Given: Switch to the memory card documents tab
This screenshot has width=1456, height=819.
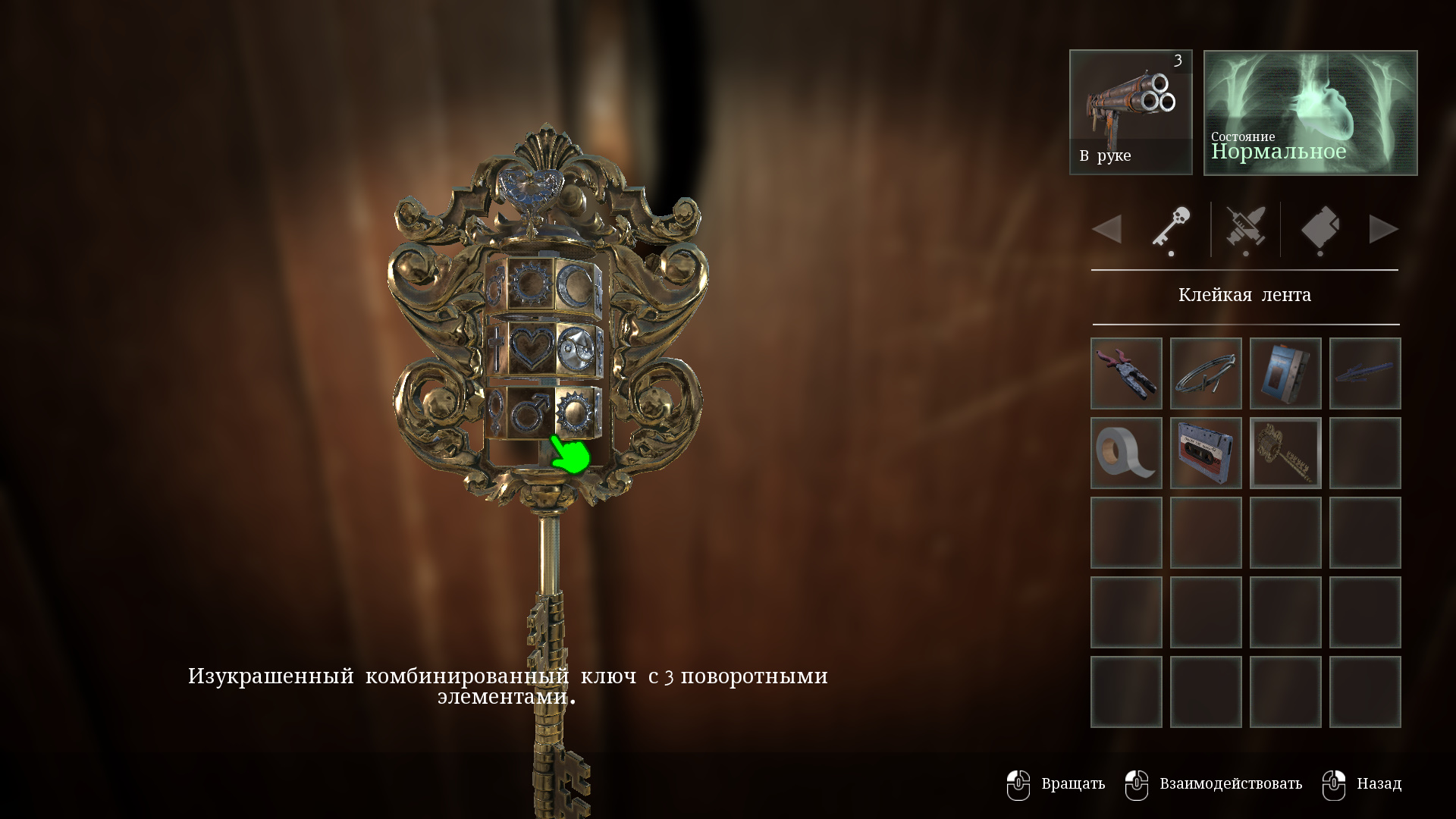Looking at the screenshot, I should pyautogui.click(x=1319, y=229).
